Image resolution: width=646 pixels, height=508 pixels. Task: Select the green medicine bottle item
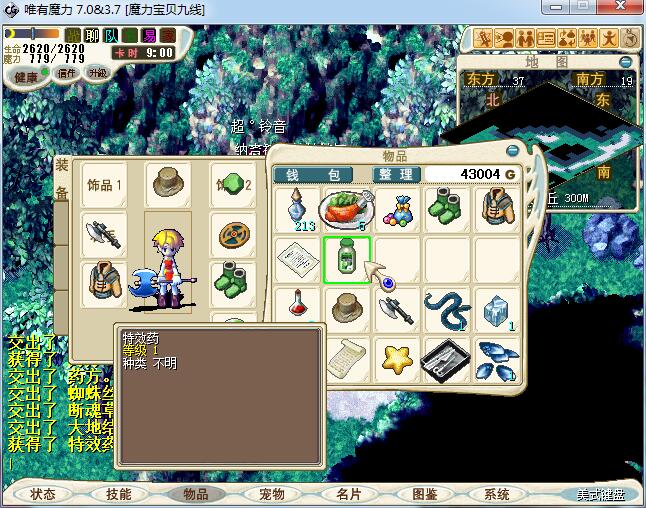coord(347,260)
